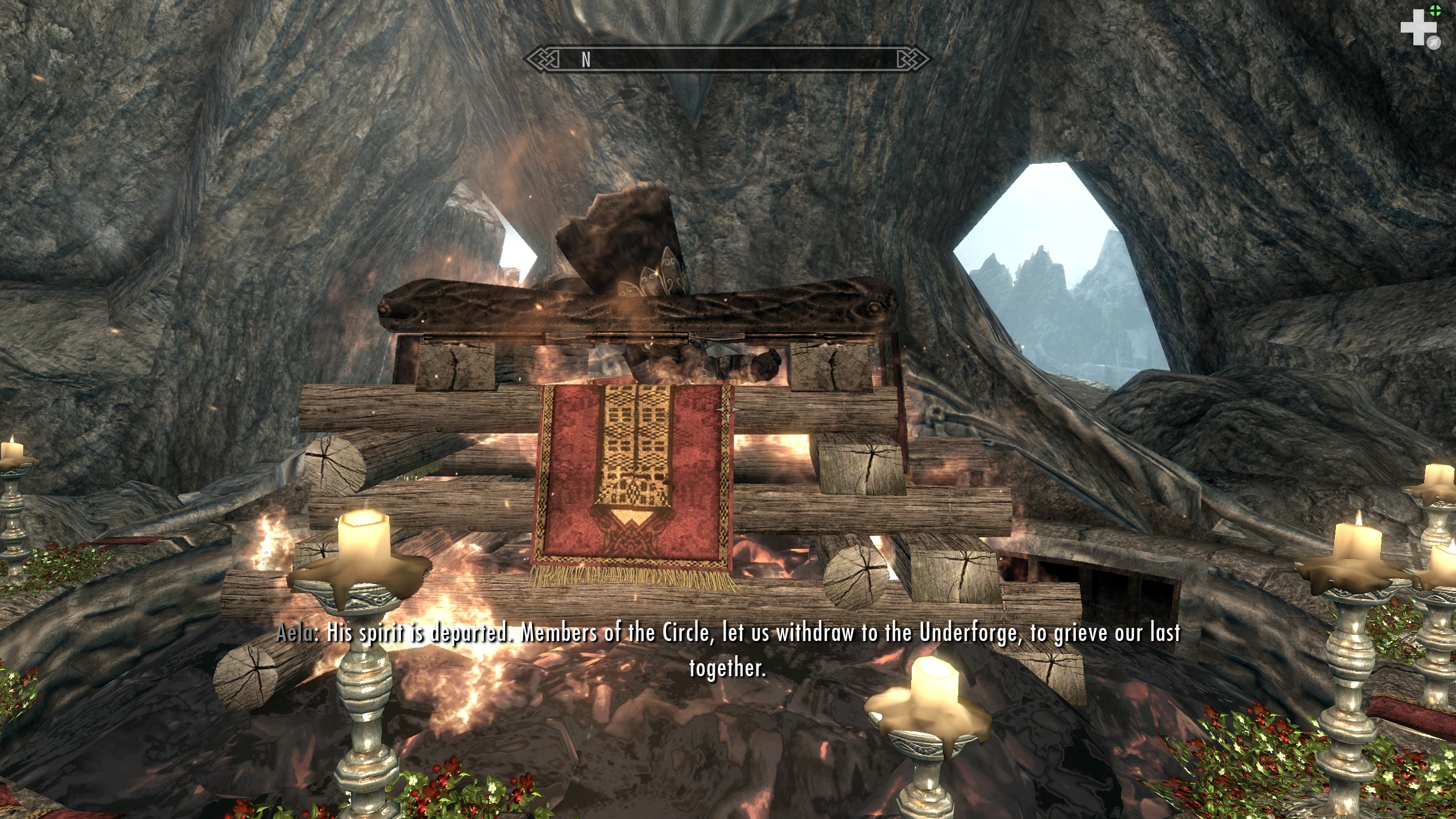Click the N marker on the compass
This screenshot has width=1456, height=819.
(586, 59)
